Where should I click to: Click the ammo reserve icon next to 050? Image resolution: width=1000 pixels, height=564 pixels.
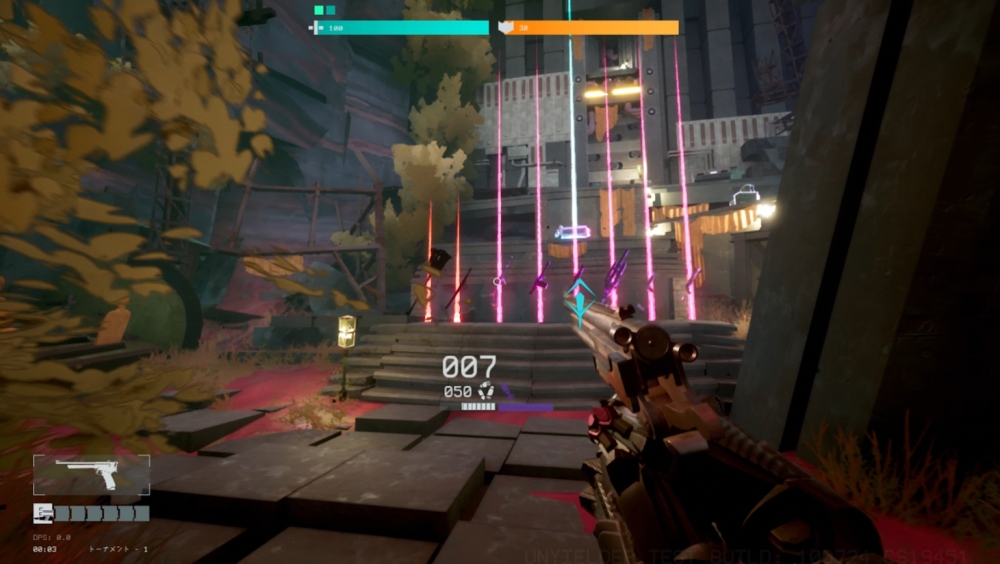pos(487,391)
